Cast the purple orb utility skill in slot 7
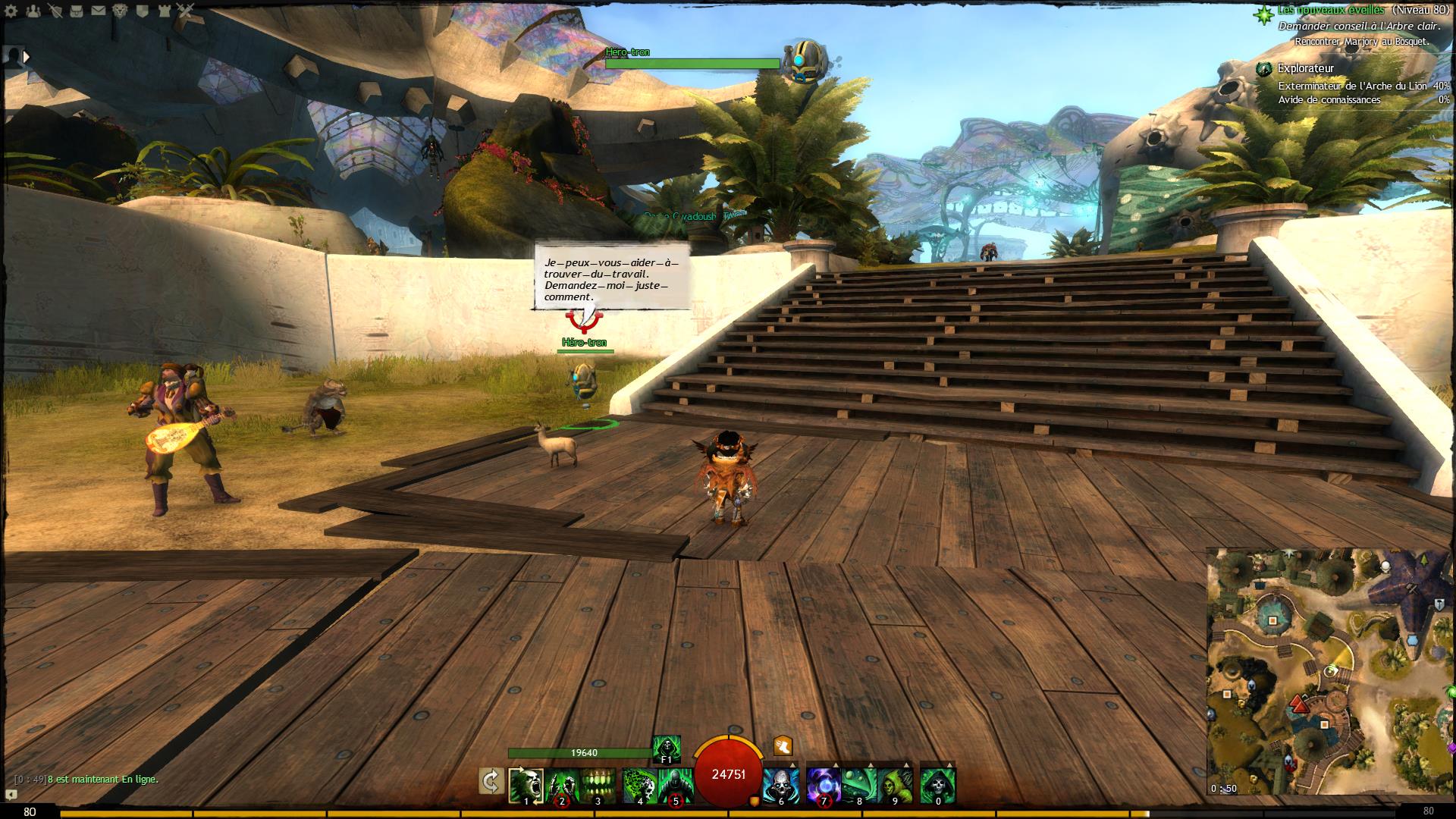 coord(824,784)
